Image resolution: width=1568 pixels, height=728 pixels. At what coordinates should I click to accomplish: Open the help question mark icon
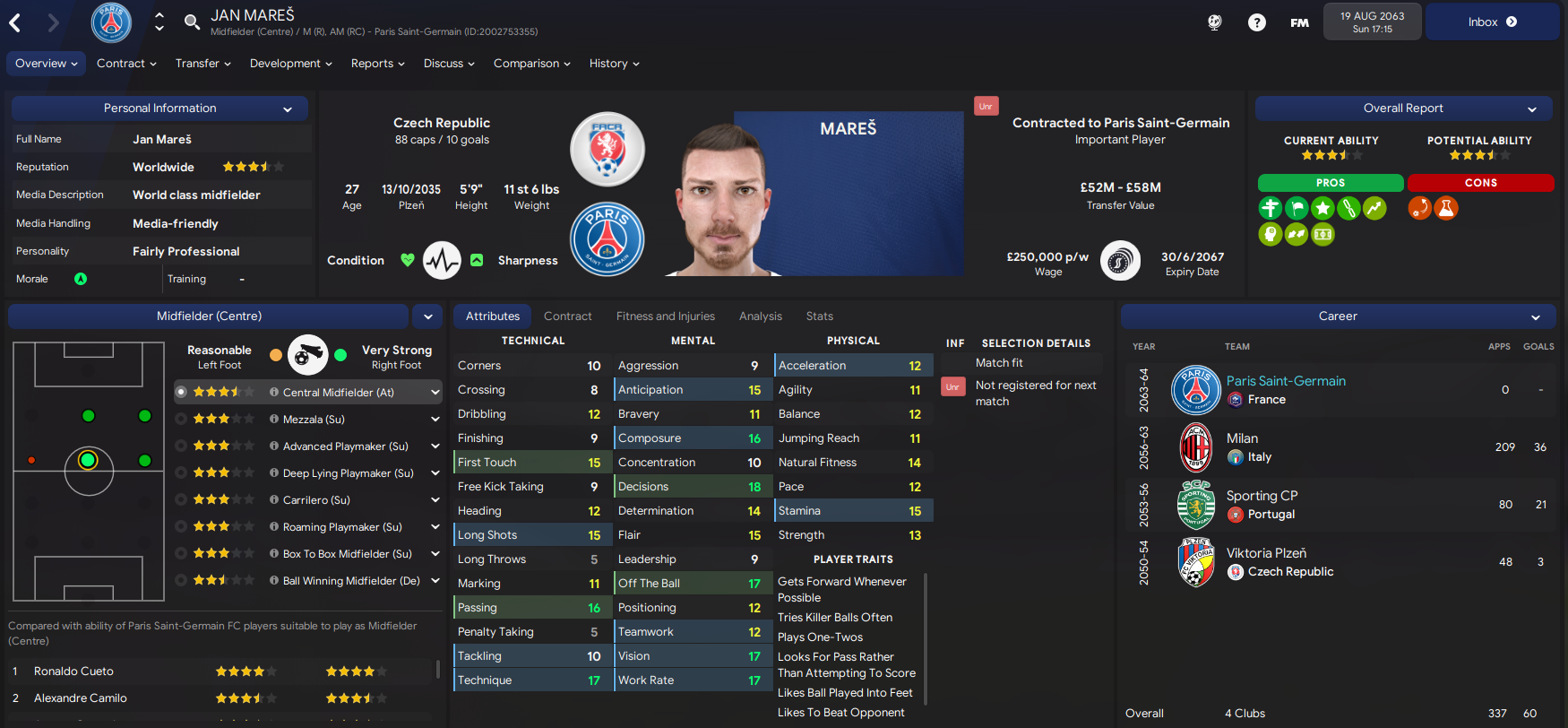[x=1257, y=22]
